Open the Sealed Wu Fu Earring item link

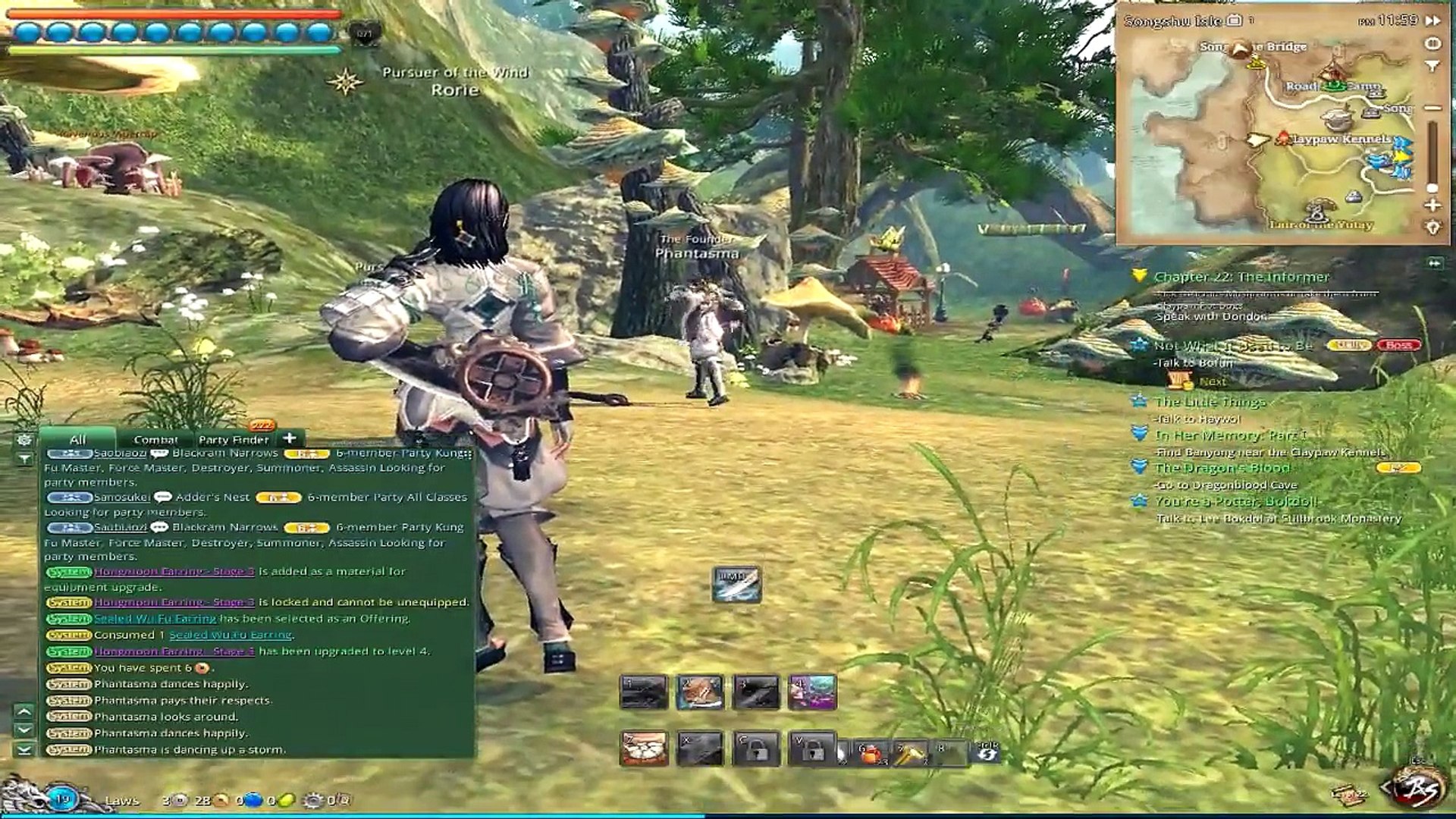tap(155, 619)
